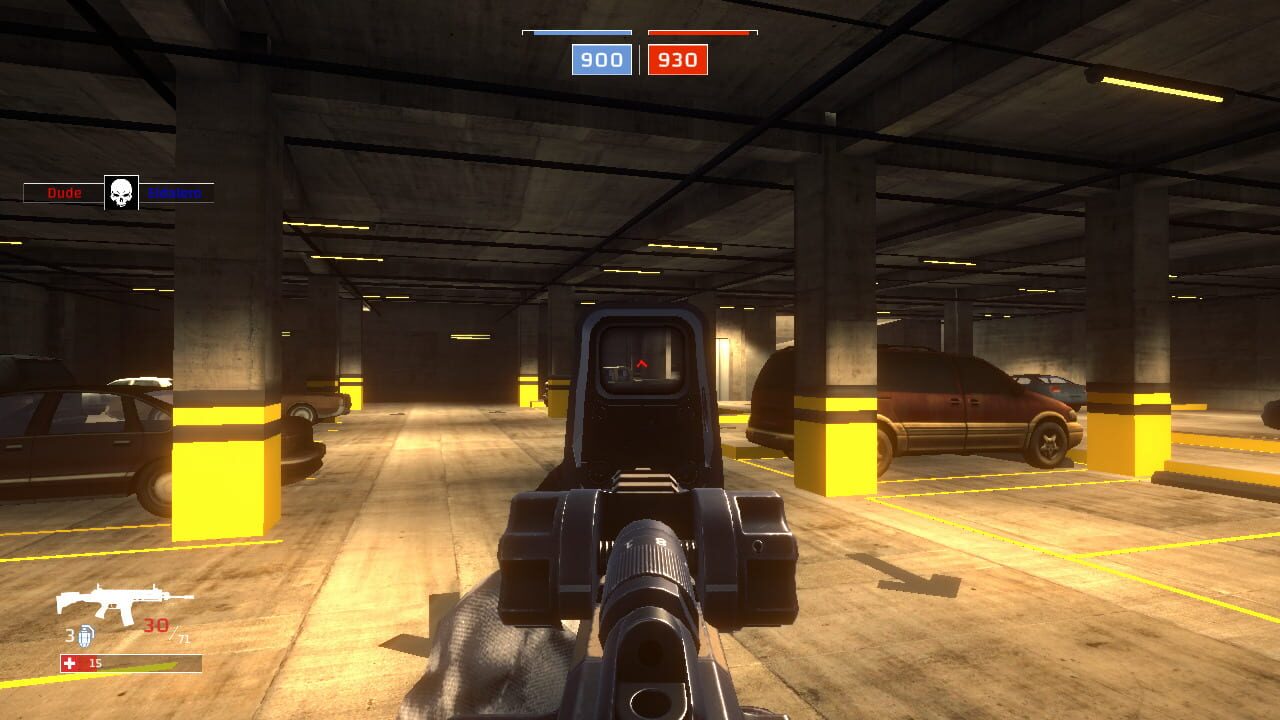Open the red team score box showing 930
The height and width of the screenshot is (720, 1280).
(x=678, y=59)
